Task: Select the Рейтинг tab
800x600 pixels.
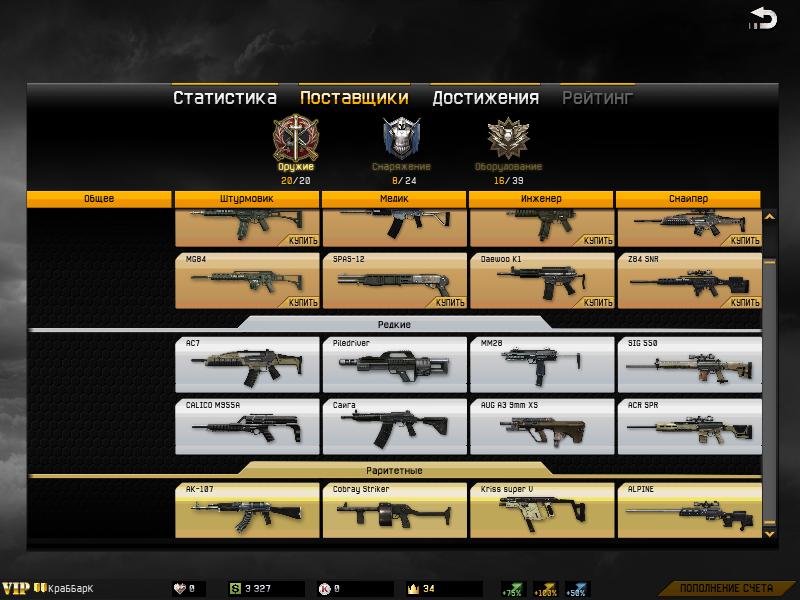Action: pyautogui.click(x=597, y=98)
